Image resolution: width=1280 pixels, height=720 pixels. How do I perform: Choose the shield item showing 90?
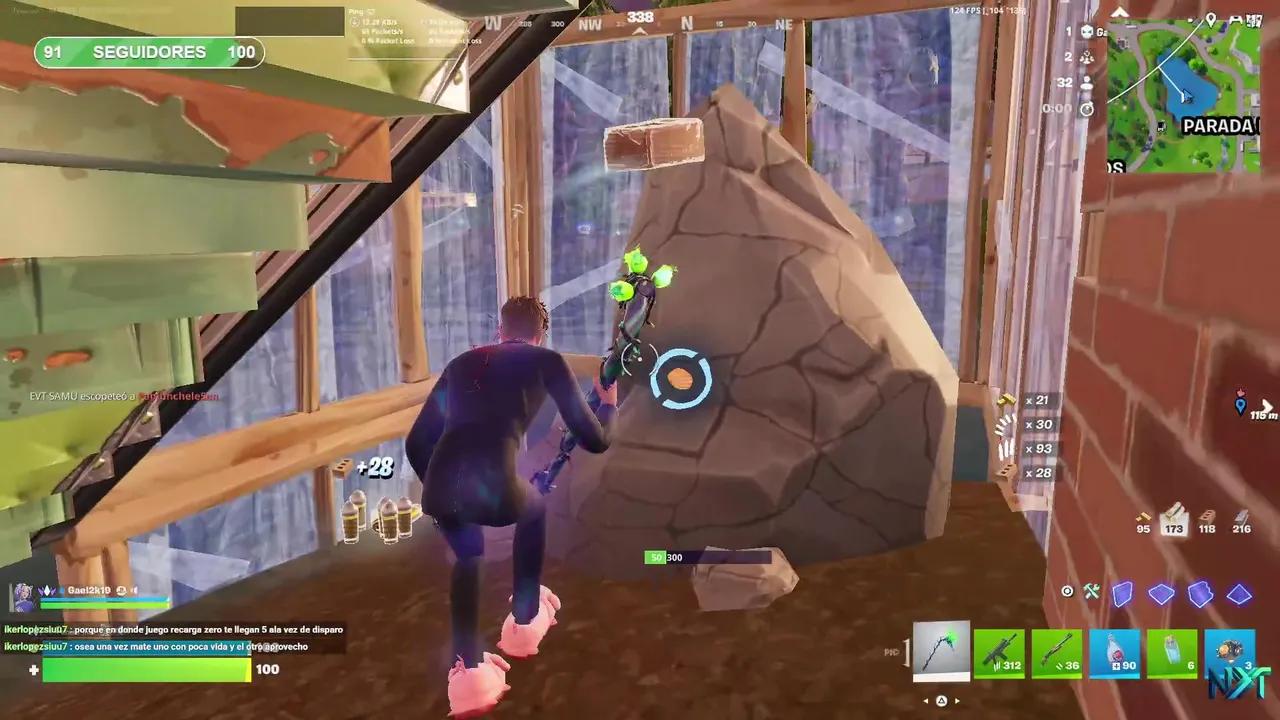pos(1117,655)
